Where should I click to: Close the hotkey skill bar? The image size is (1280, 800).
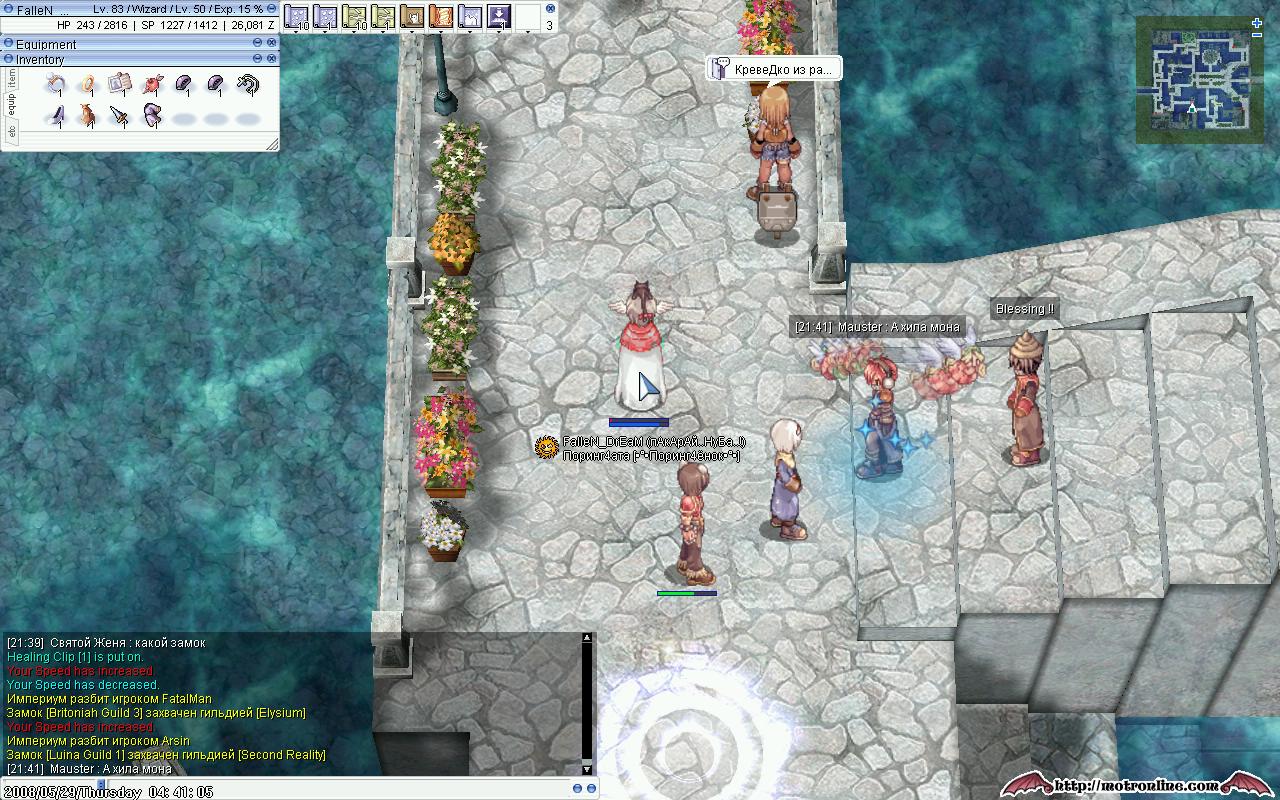click(x=550, y=8)
